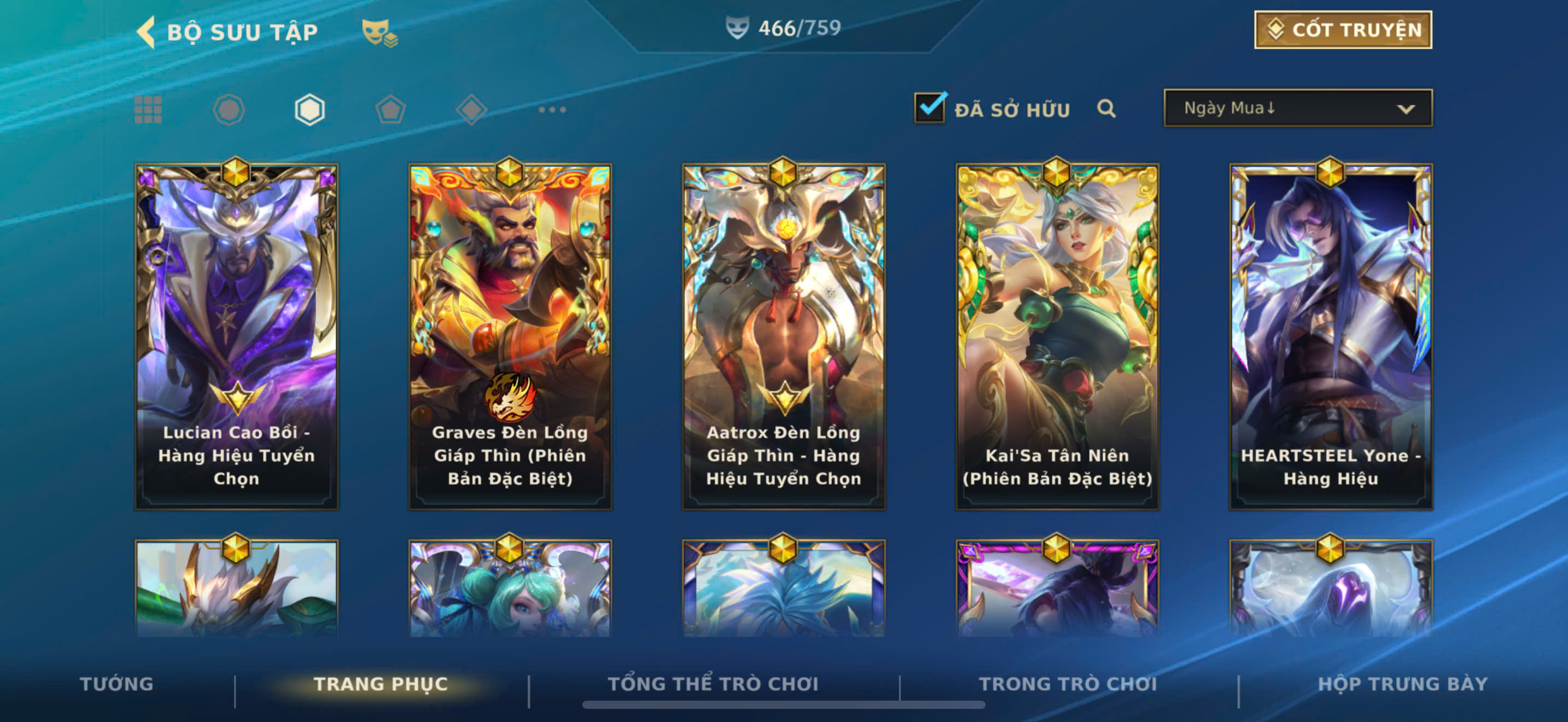This screenshot has height=722, width=1568.
Task: Pick the diamond rarity filter
Action: coord(471,110)
